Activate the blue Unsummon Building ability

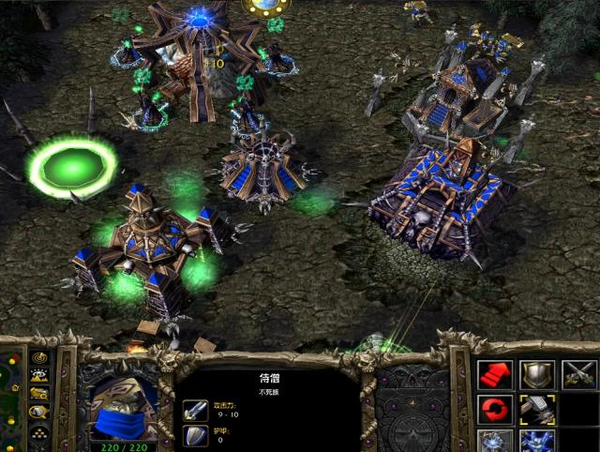tap(536, 441)
